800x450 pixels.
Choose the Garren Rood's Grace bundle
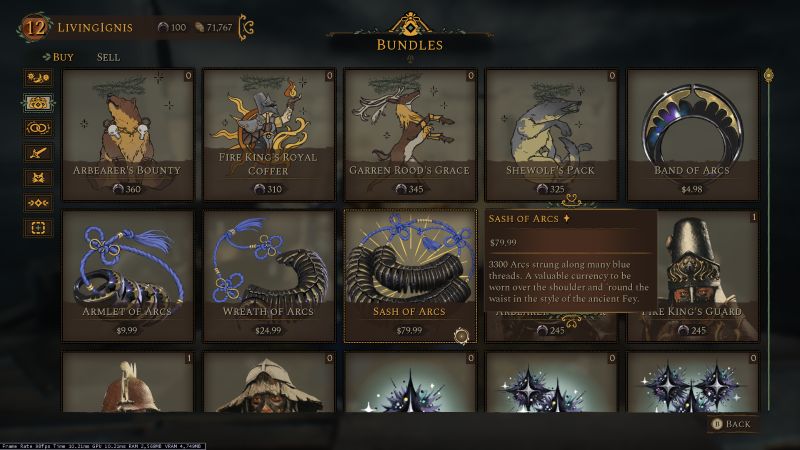(x=409, y=134)
